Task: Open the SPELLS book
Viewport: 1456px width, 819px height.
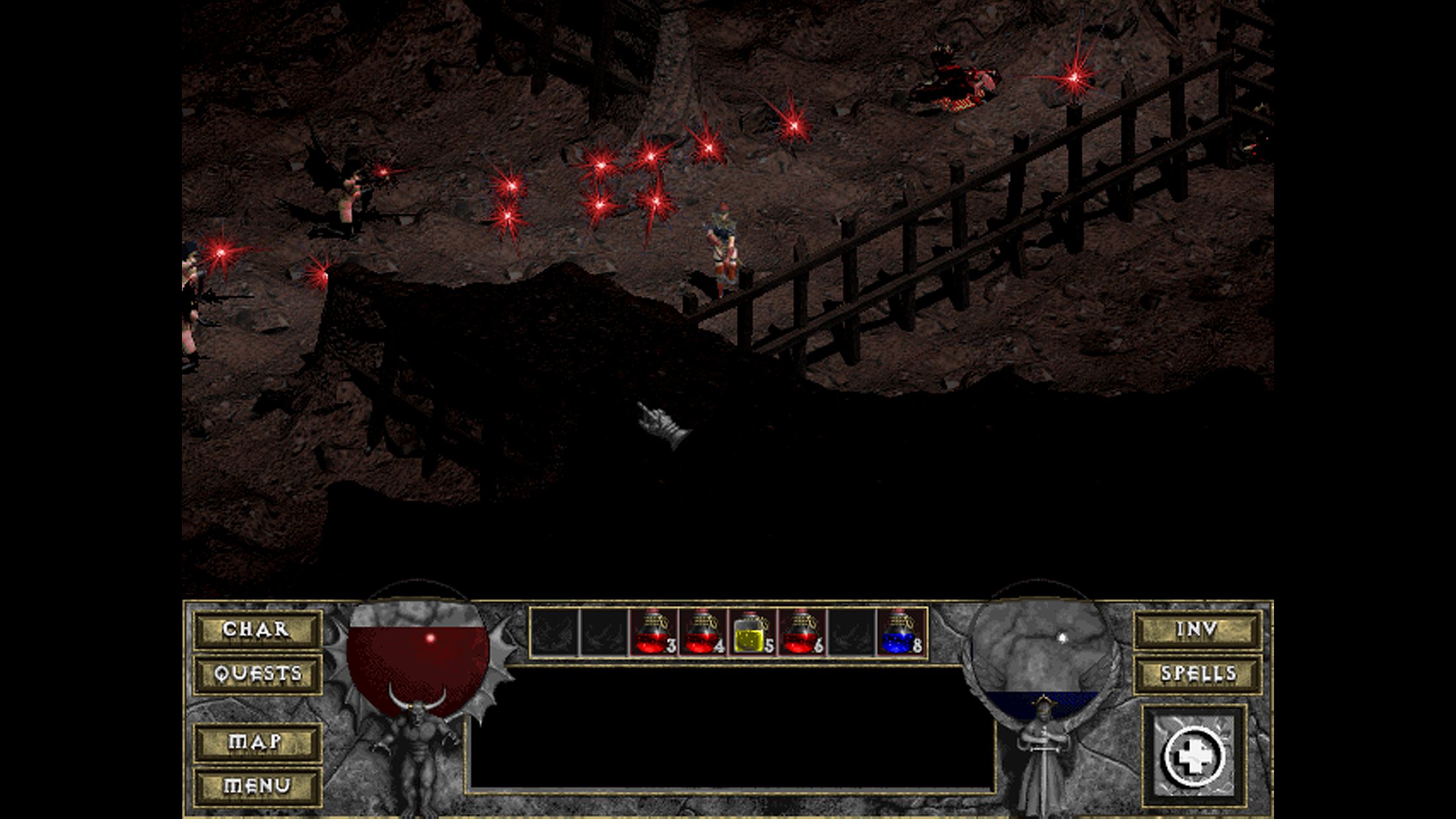Action: coord(1198,674)
